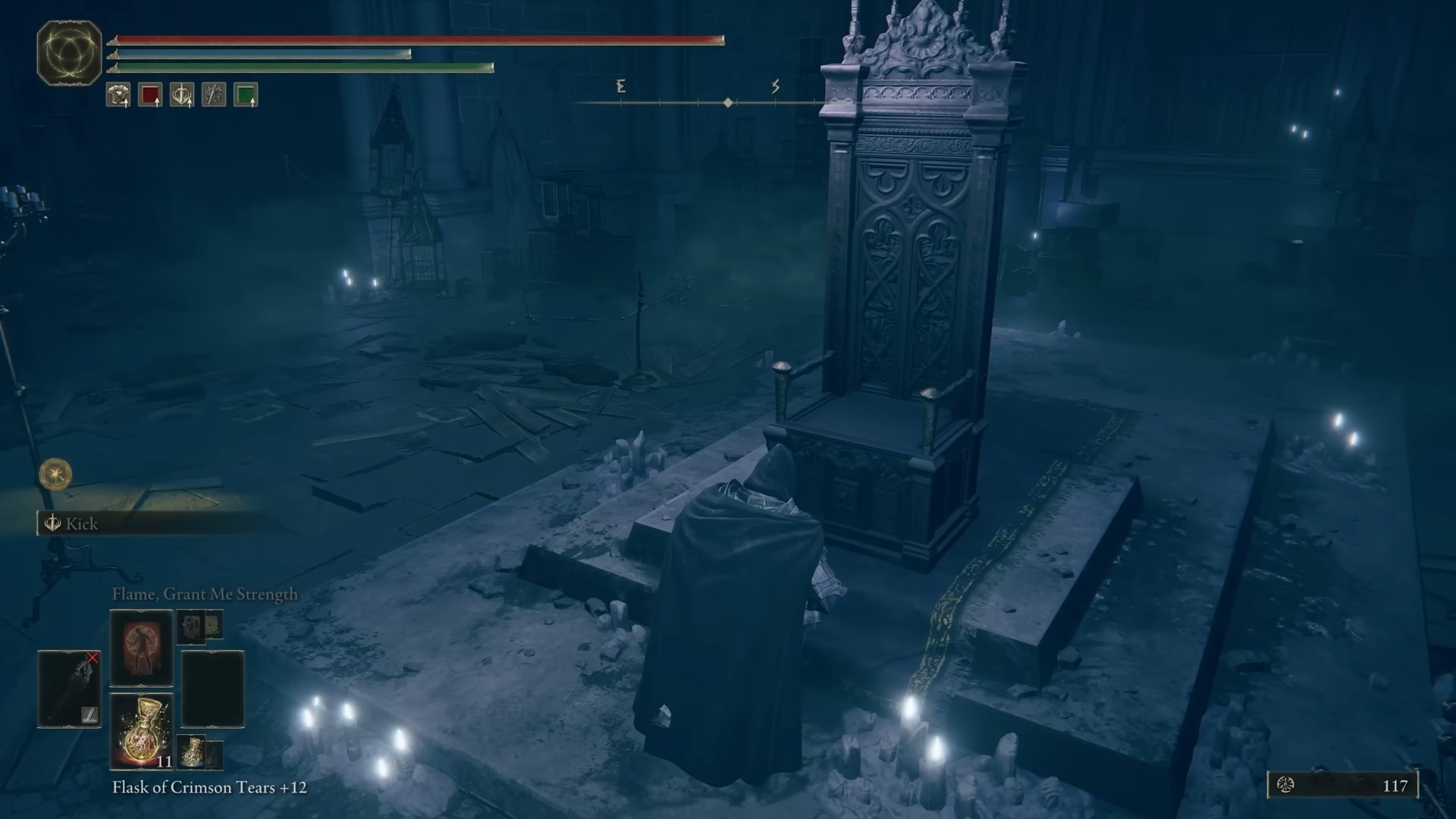Select the Flame, Grant Me Strength incantation slot

coord(142,647)
